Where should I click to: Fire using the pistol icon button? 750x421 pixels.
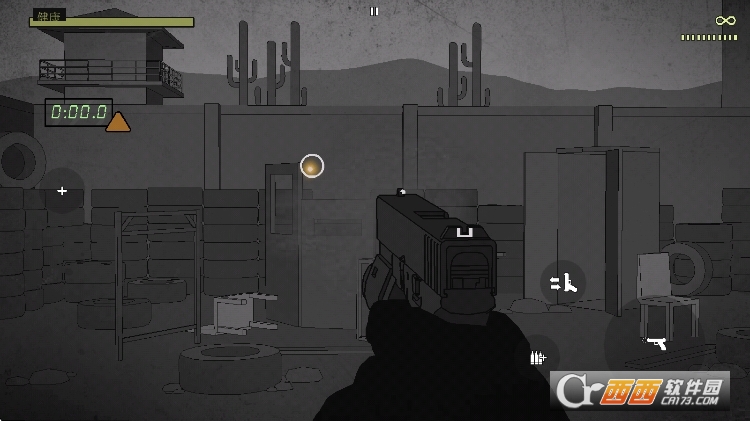tap(655, 343)
